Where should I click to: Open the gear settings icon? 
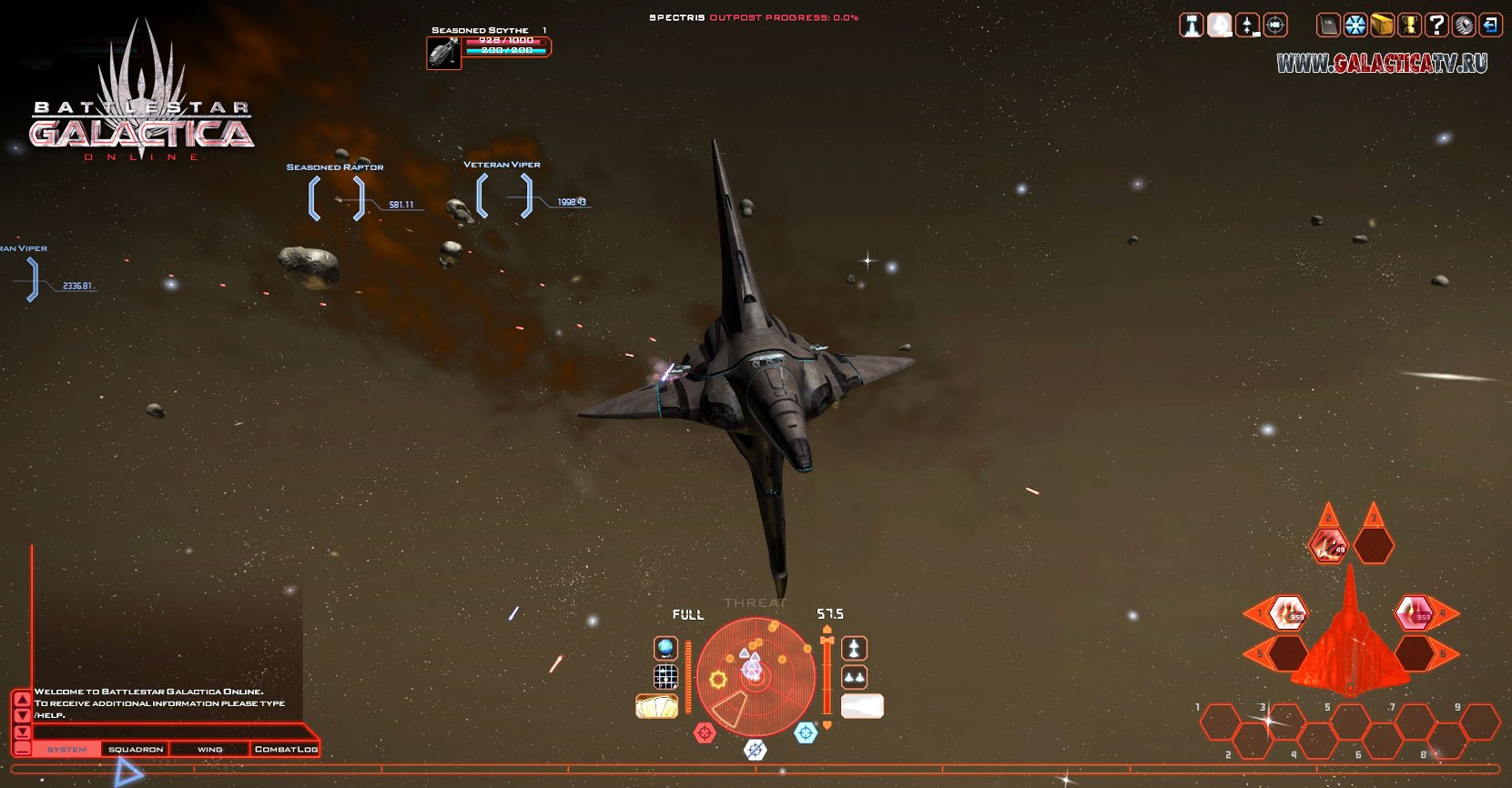1463,25
